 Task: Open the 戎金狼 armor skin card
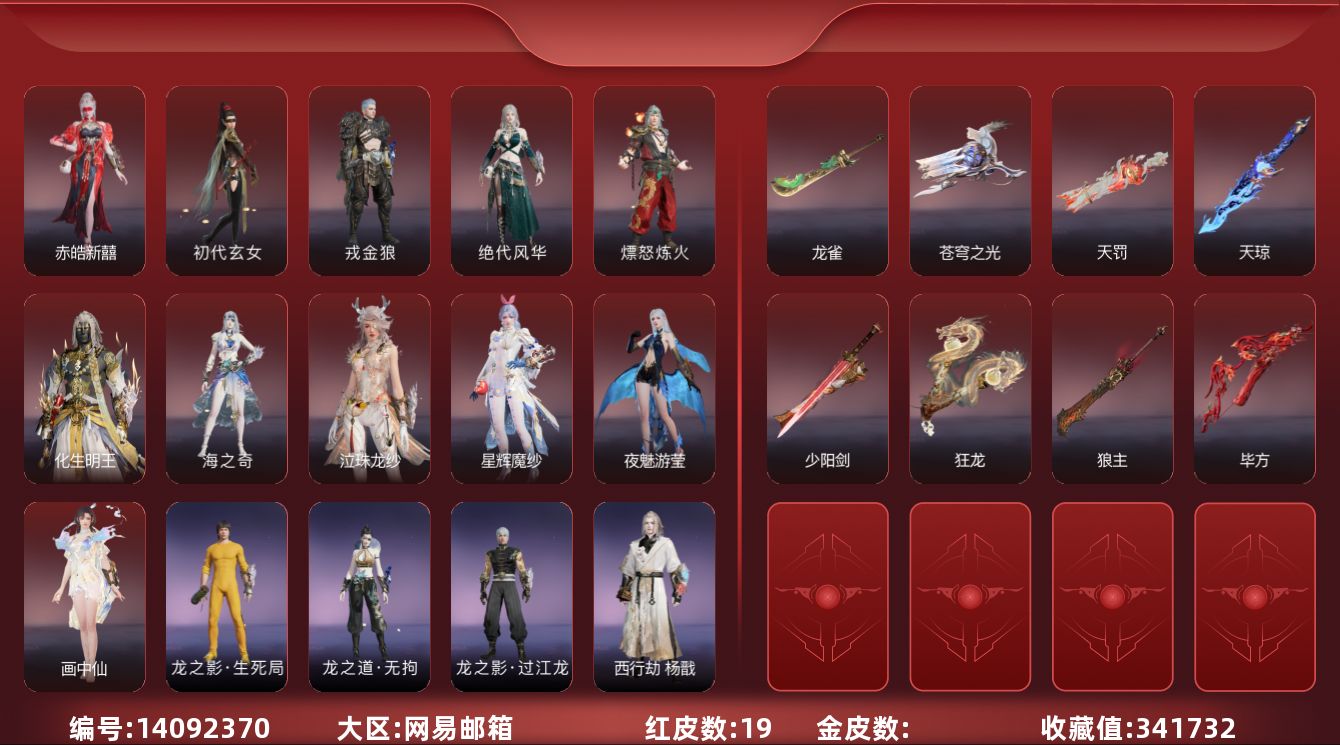[370, 180]
